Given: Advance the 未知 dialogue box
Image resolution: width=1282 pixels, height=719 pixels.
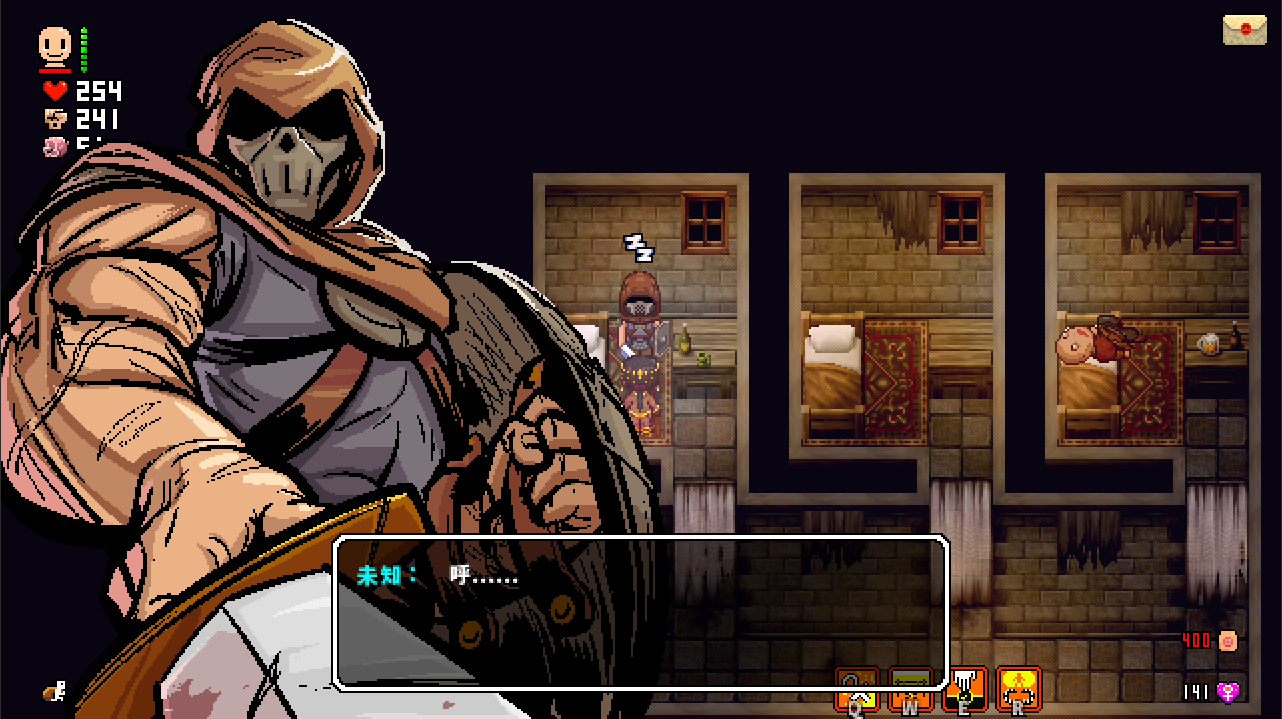Looking at the screenshot, I should click(640, 612).
